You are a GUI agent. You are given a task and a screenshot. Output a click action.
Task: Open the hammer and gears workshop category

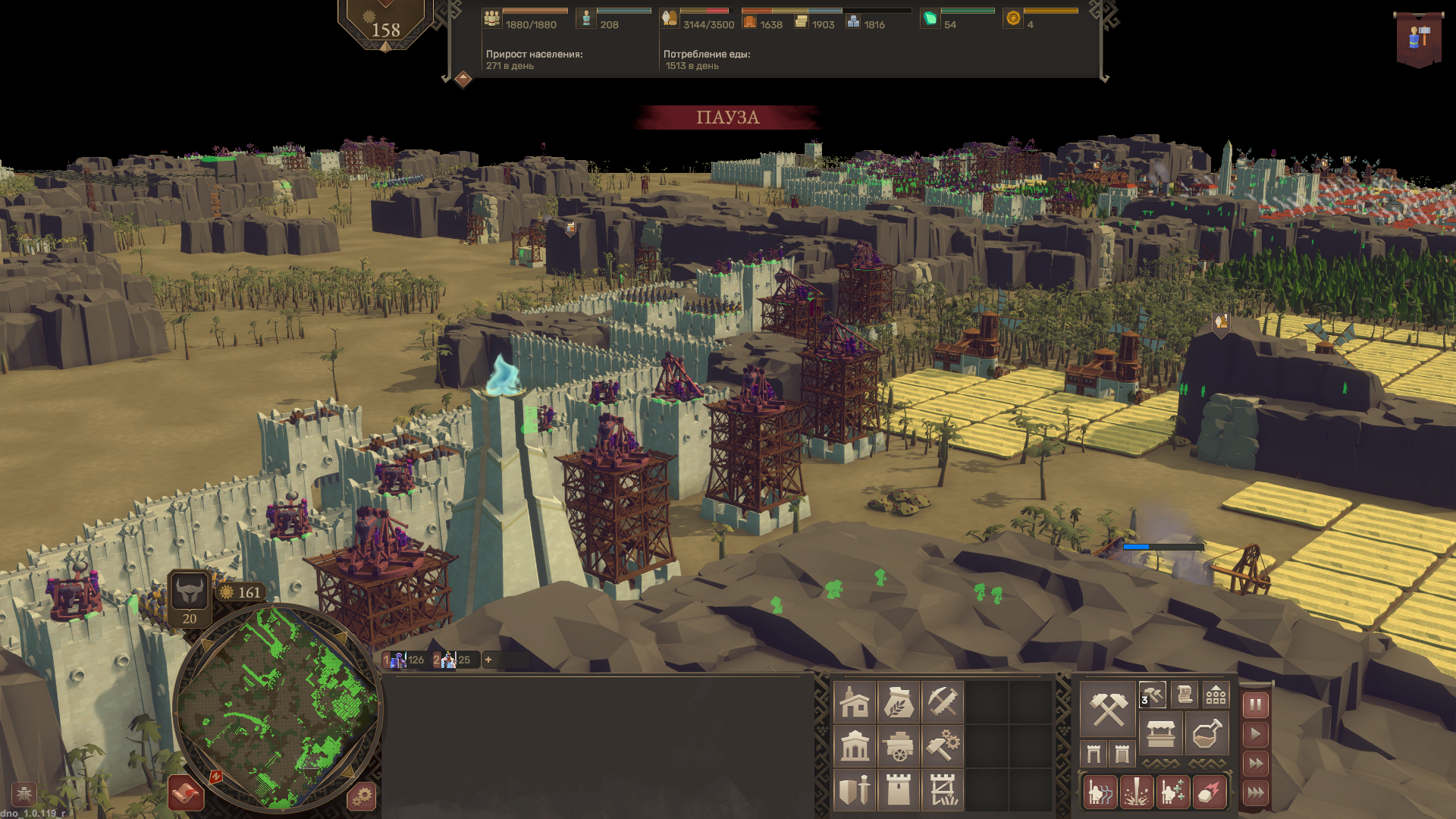pyautogui.click(x=943, y=746)
